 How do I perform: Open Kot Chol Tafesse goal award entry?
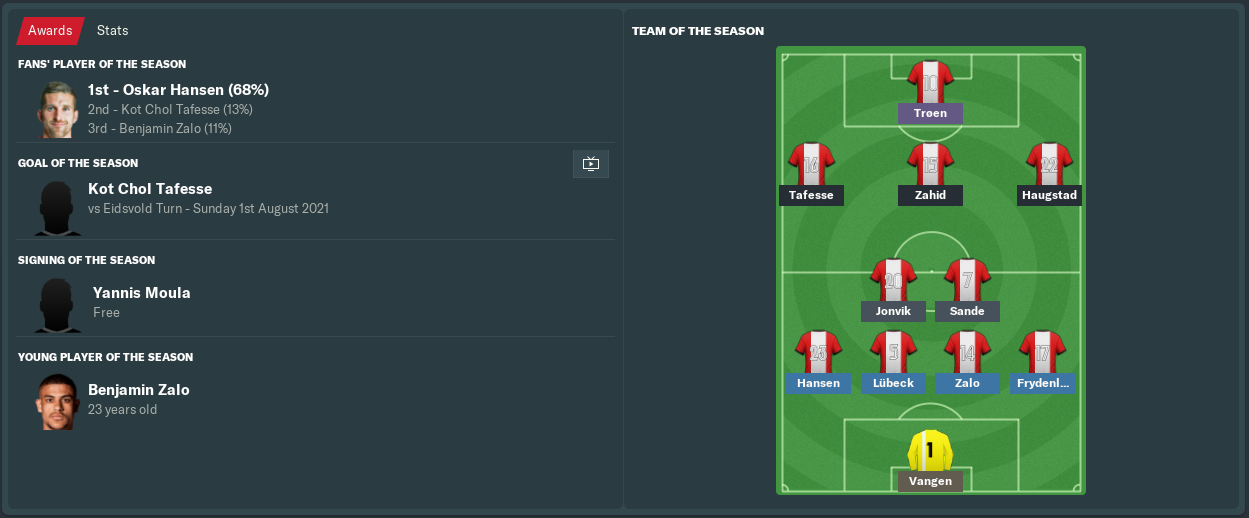click(150, 189)
